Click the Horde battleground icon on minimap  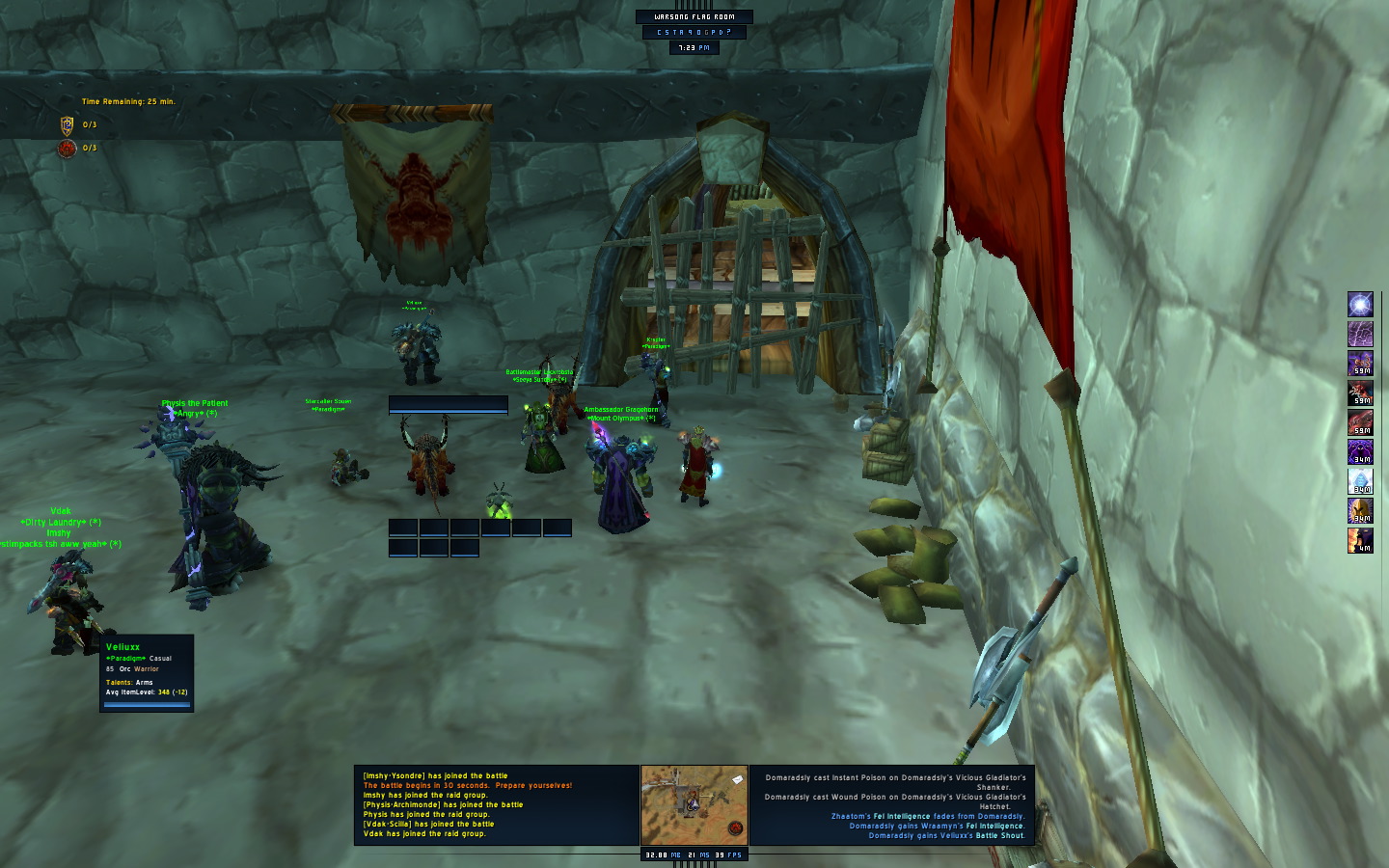(x=735, y=828)
